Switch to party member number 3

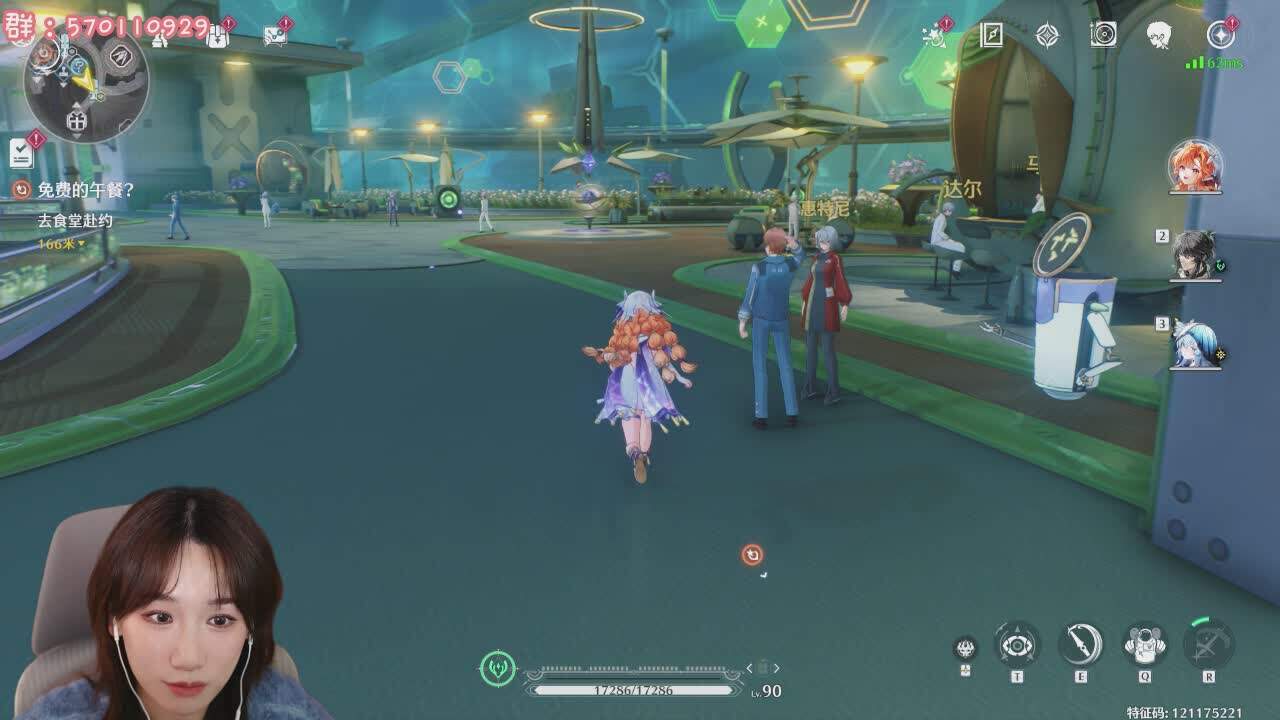click(1196, 343)
